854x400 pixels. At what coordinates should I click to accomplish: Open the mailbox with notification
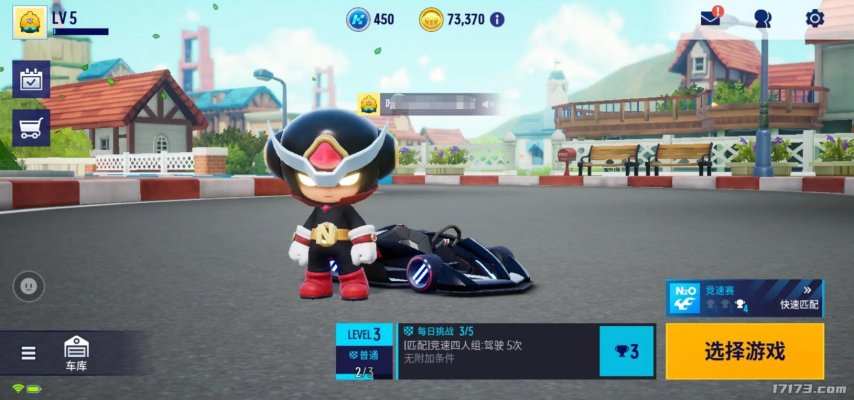click(711, 18)
